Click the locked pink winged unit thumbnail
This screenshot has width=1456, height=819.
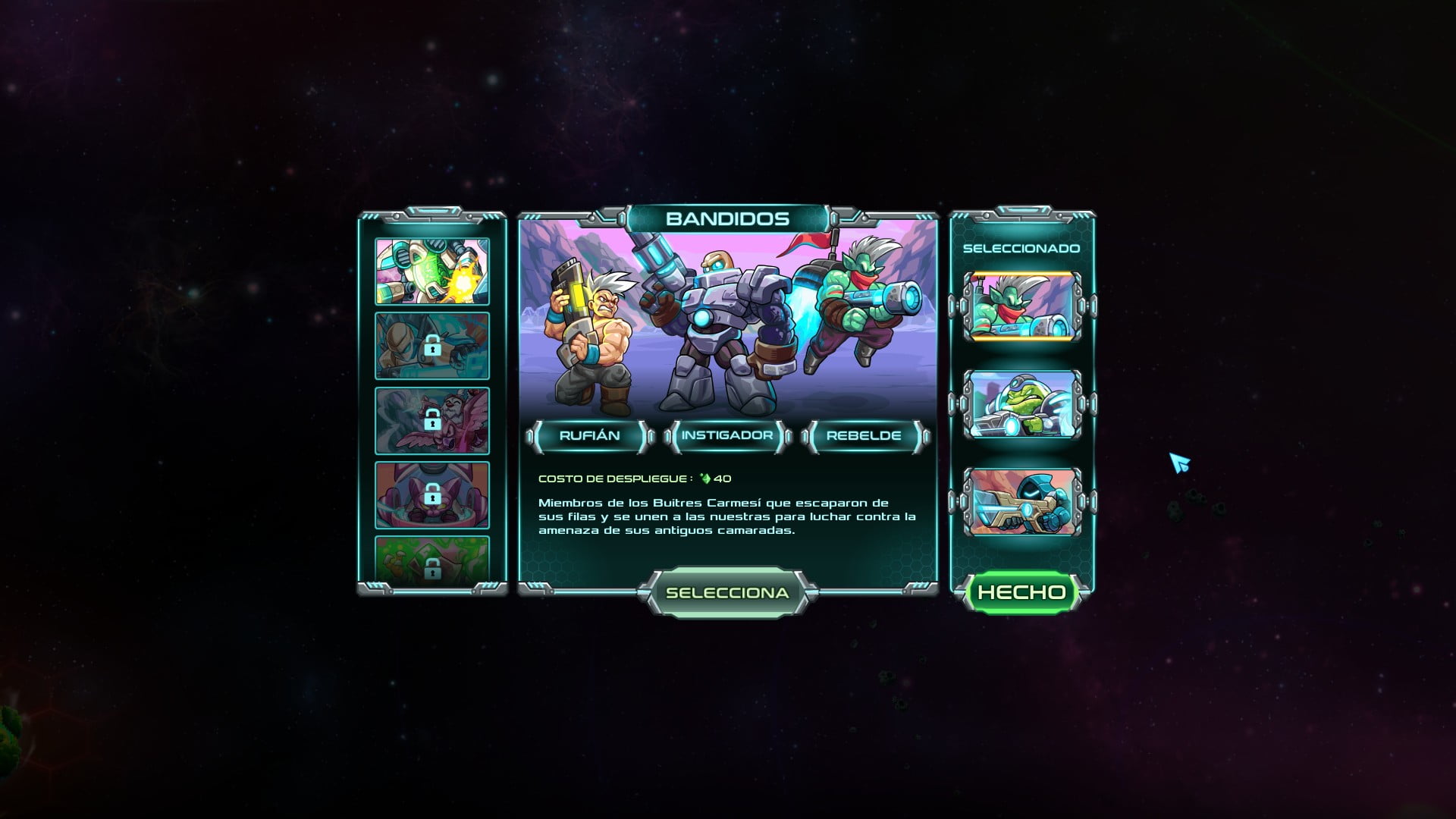(x=431, y=420)
